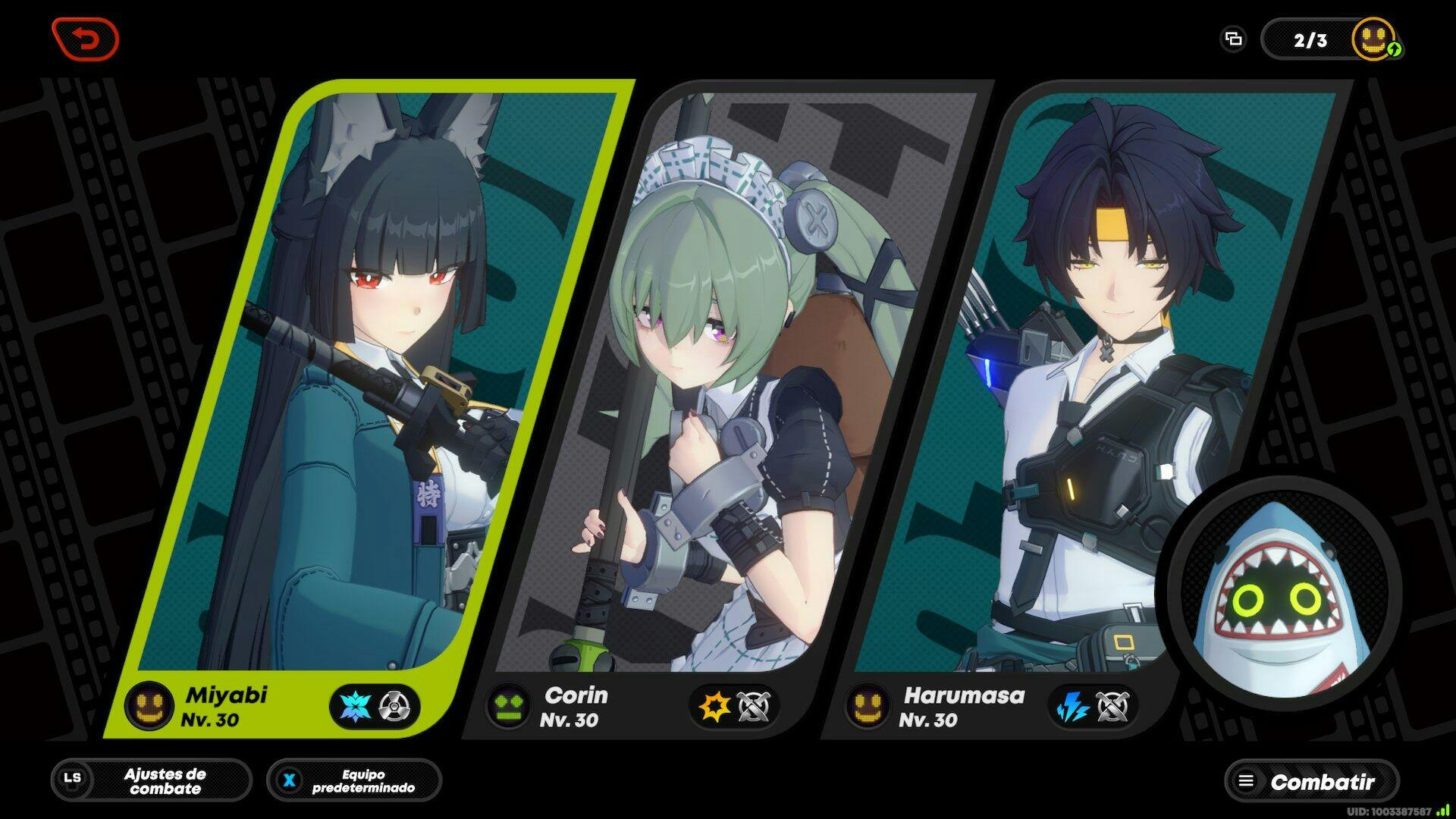Choose Corin's character card
1456x819 pixels.
coord(728,379)
